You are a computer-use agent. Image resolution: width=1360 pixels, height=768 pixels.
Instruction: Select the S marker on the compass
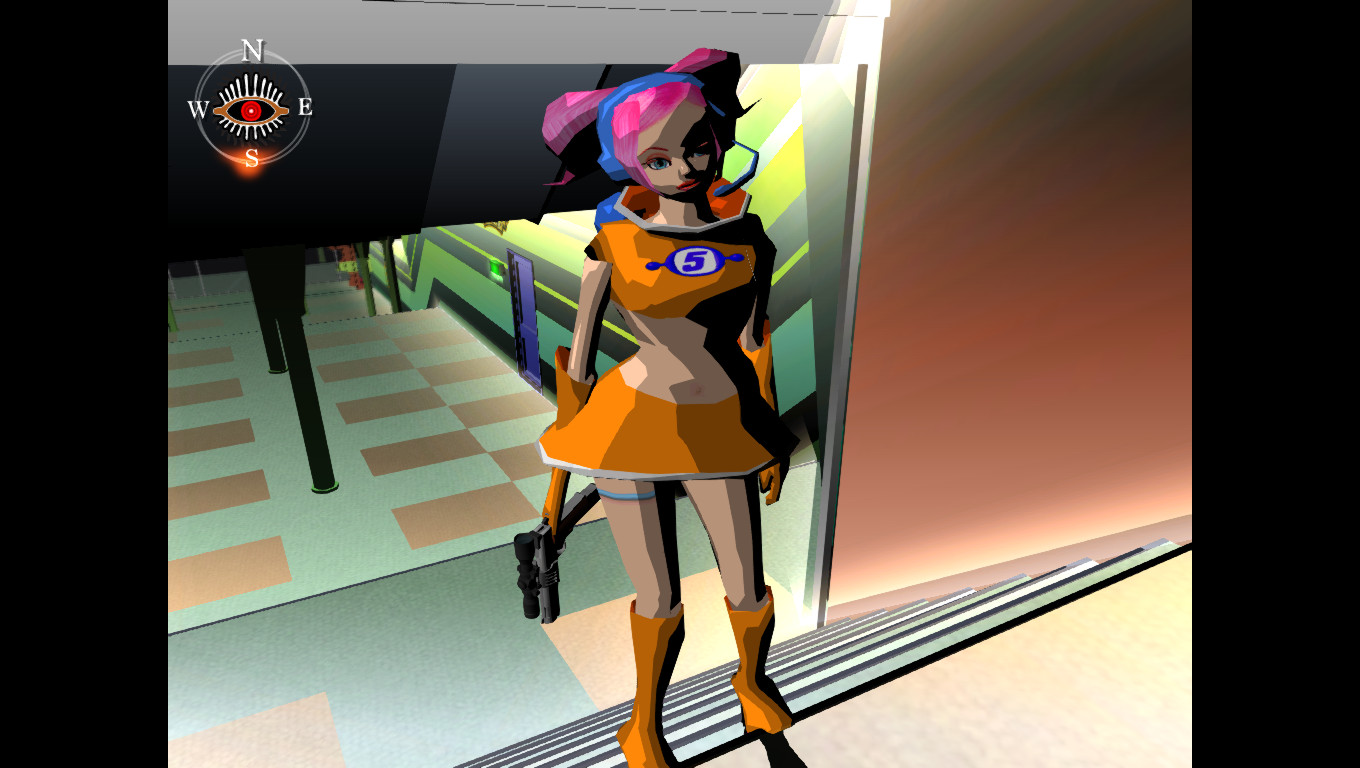tap(250, 158)
